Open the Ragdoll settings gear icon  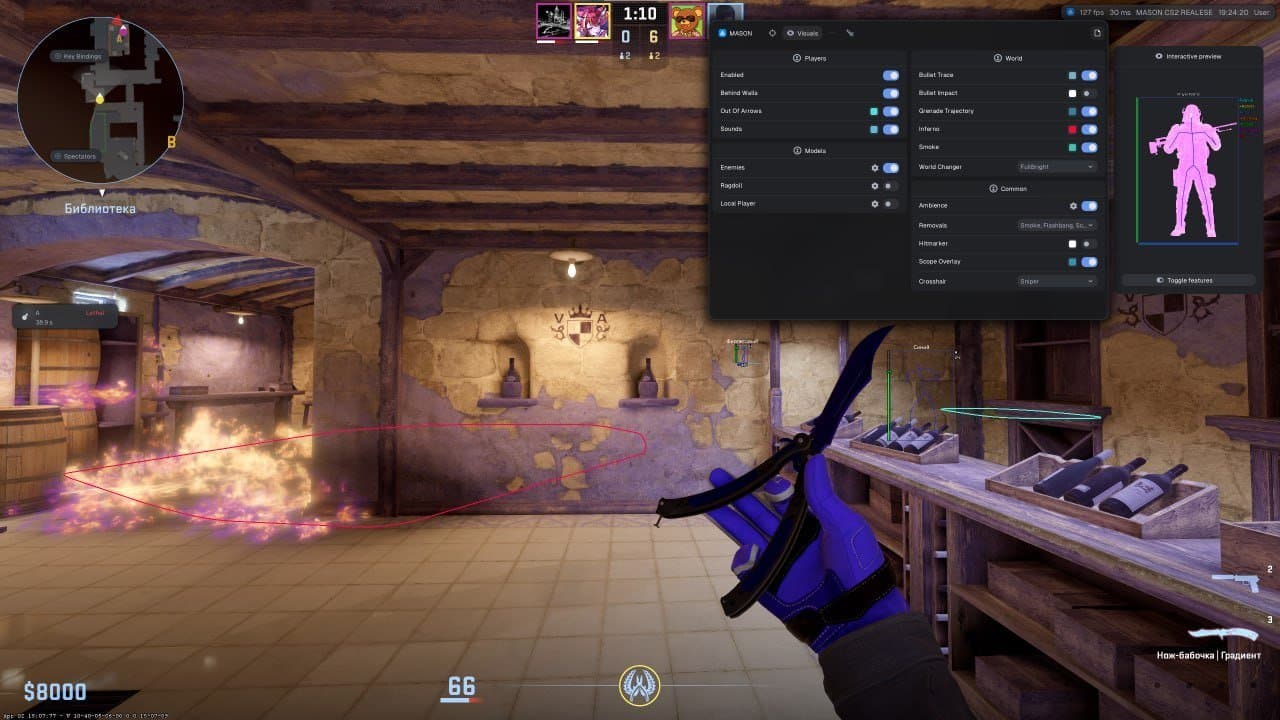[874, 185]
